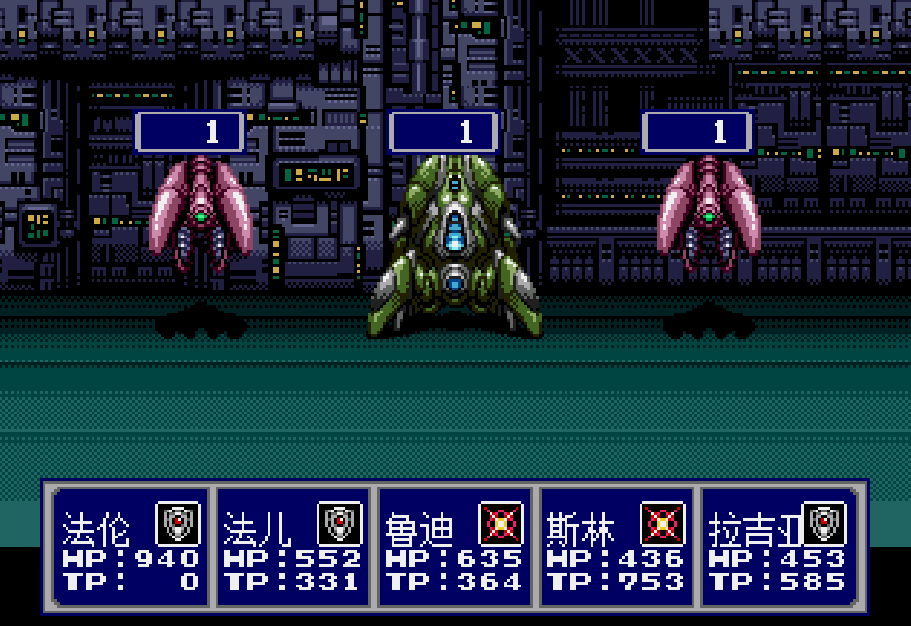The image size is (911, 626).
Task: Choose 鲁迪's party status panel
Action: tap(454, 548)
